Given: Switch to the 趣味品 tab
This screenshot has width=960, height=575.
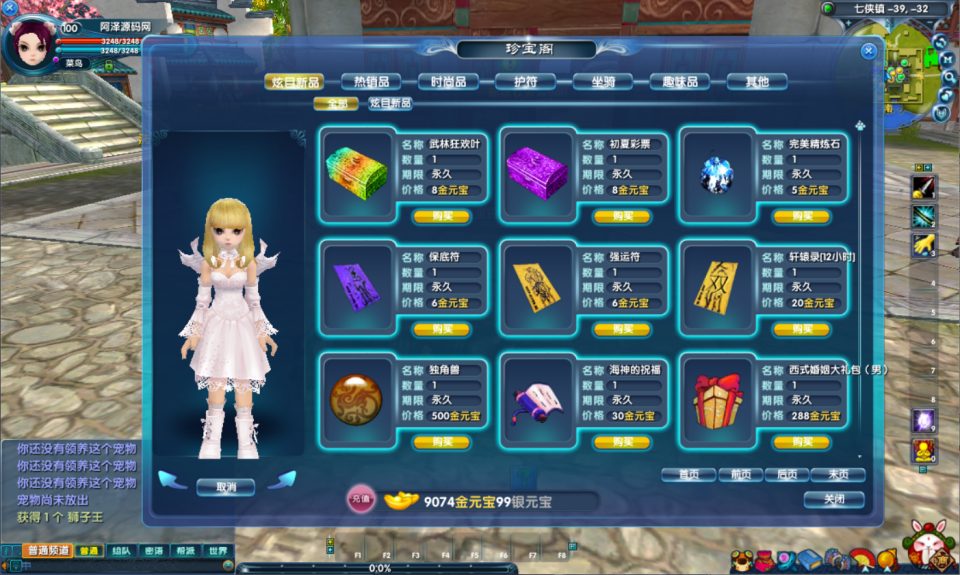Looking at the screenshot, I should tap(680, 82).
